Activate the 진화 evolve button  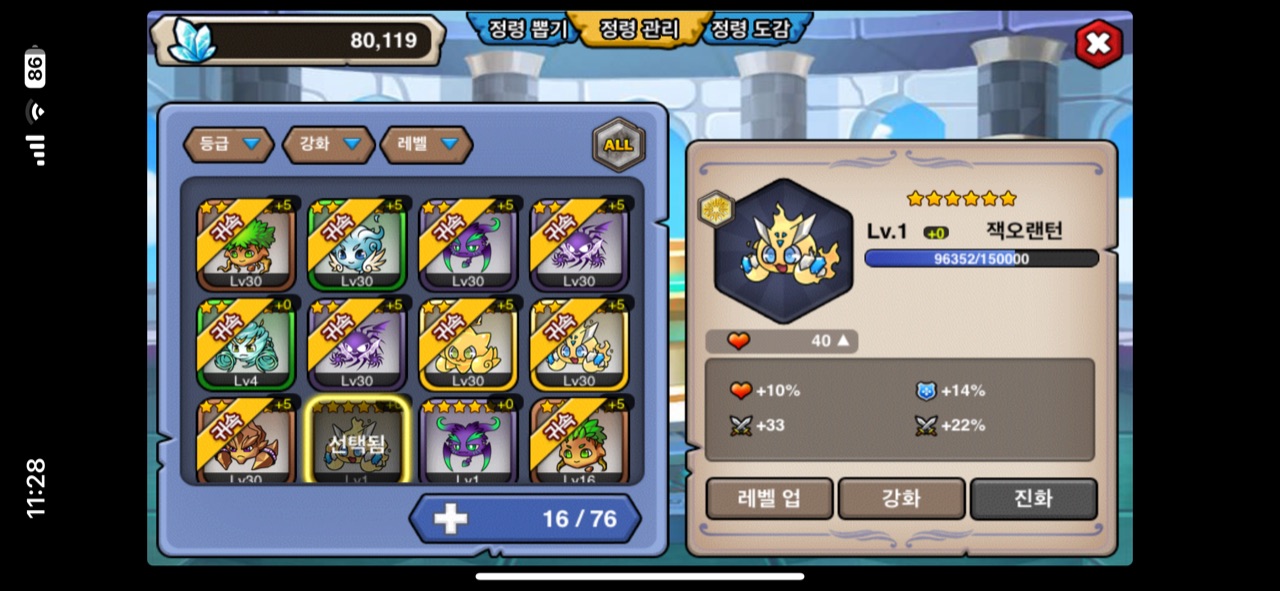point(1033,498)
